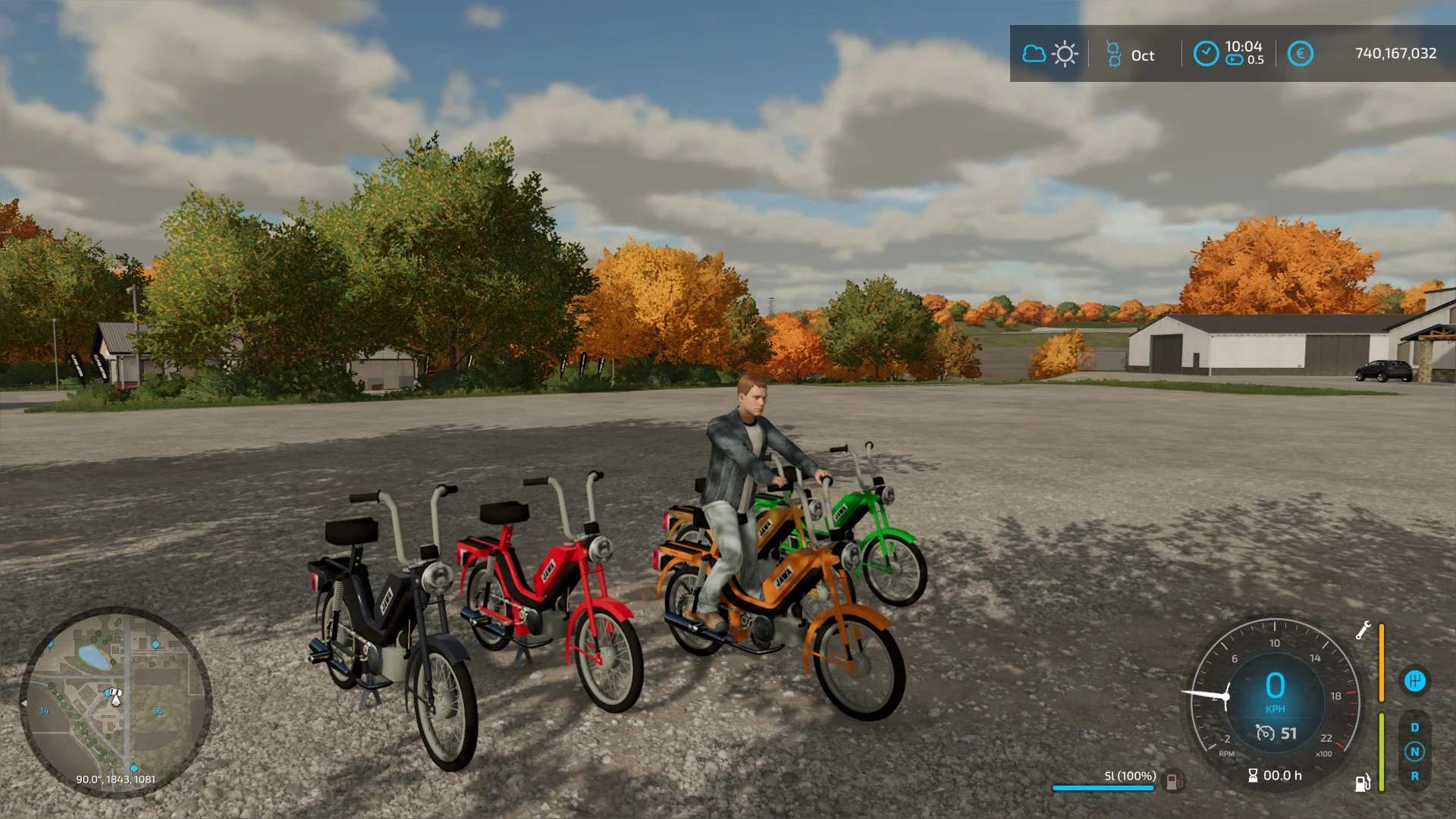Image resolution: width=1456 pixels, height=819 pixels.
Task: Click the season icon beside Oct
Action: (x=1113, y=54)
